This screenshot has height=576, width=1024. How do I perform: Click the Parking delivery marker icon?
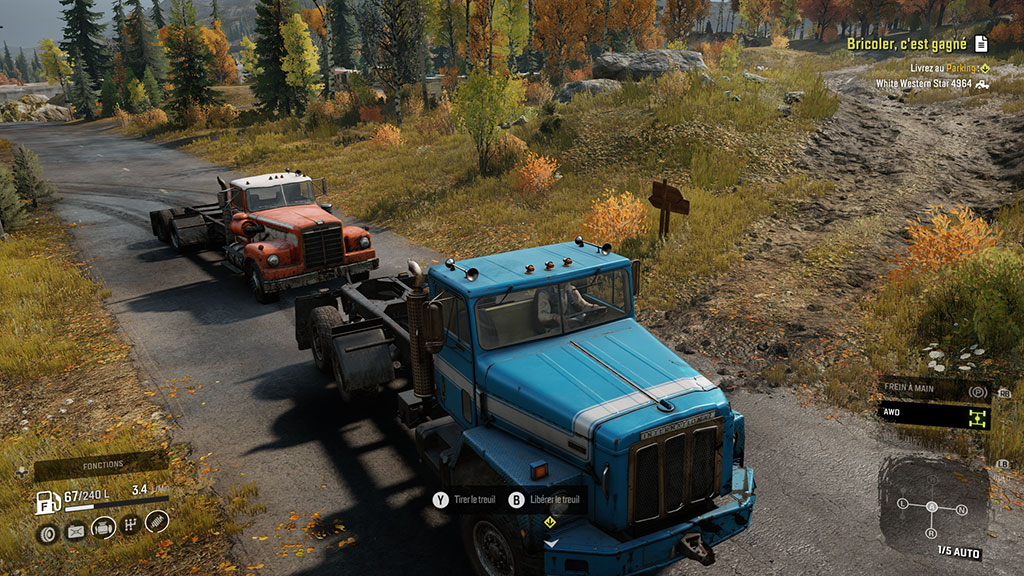(984, 68)
